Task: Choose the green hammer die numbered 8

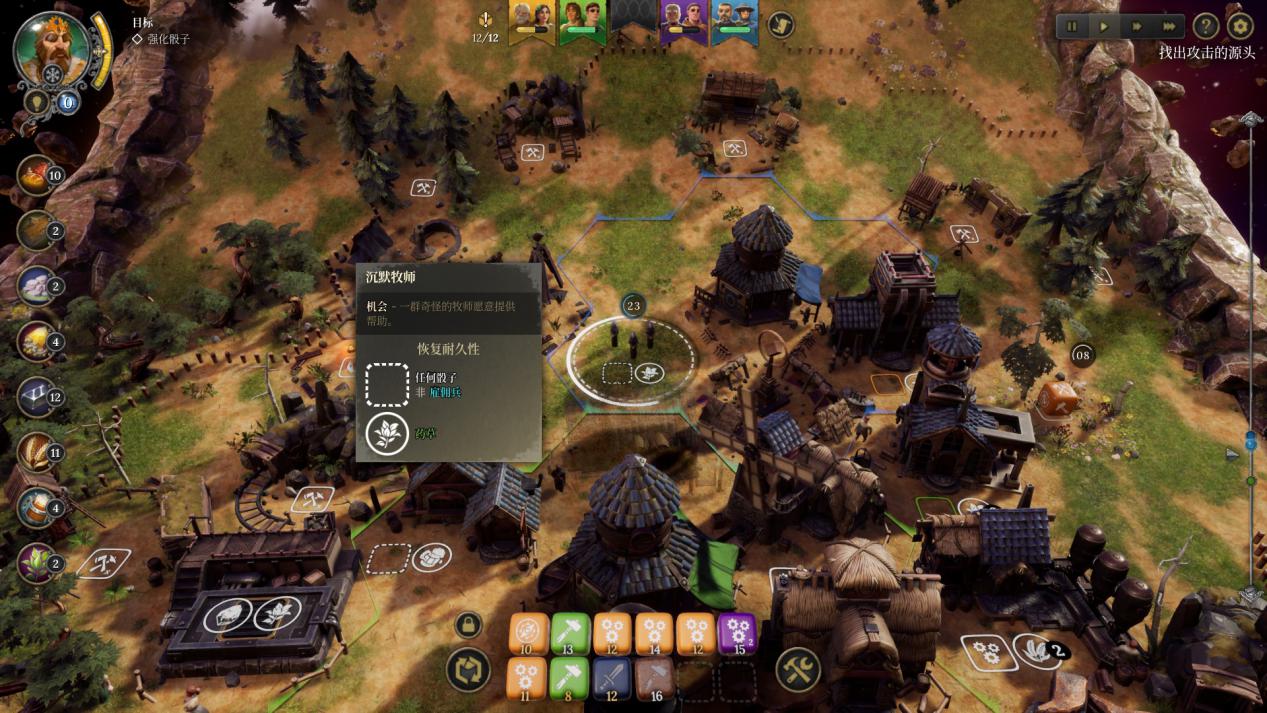Action: 570,679
